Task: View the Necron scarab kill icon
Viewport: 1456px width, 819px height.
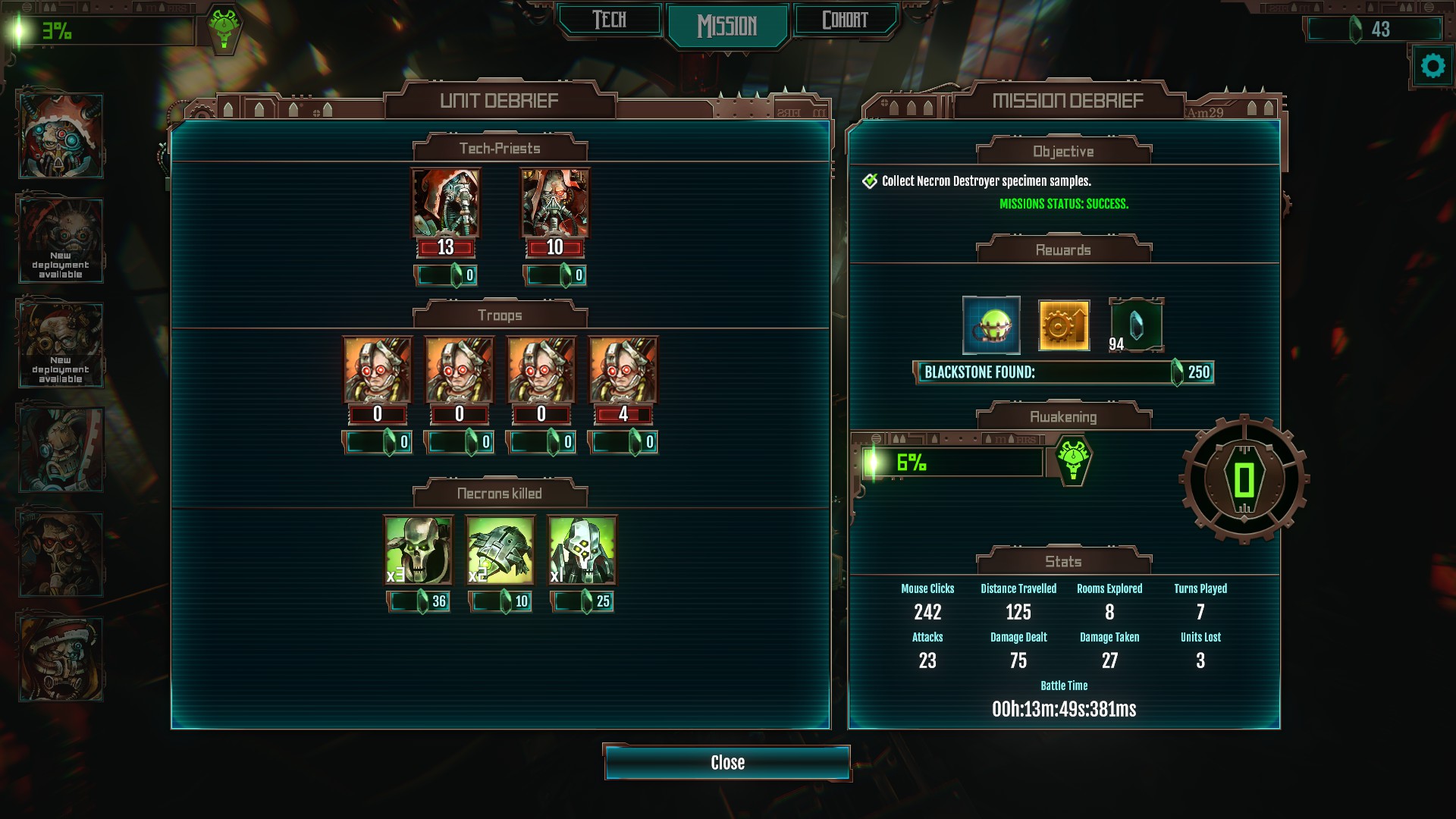Action: [500, 550]
